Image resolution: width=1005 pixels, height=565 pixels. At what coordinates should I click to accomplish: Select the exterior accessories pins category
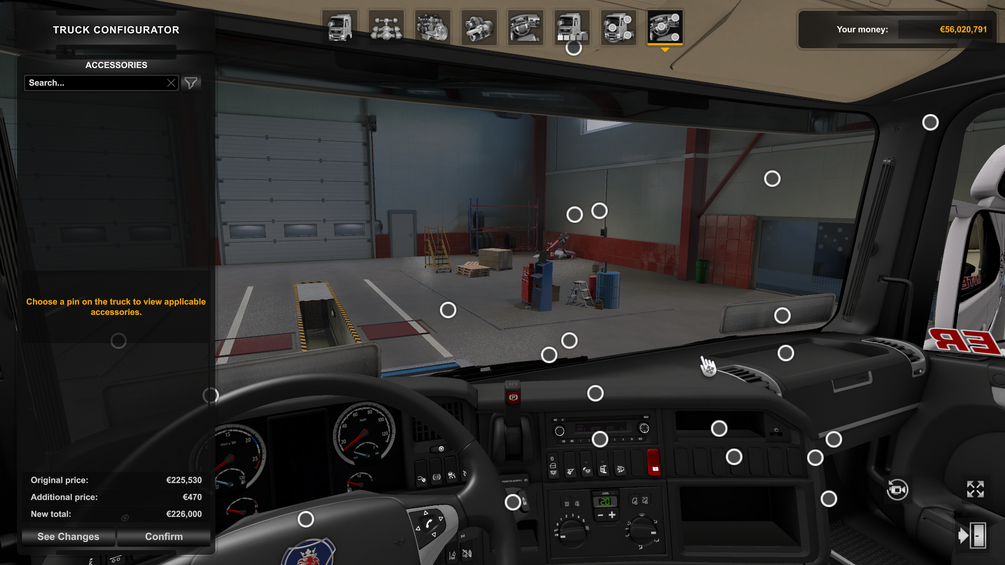coord(618,27)
